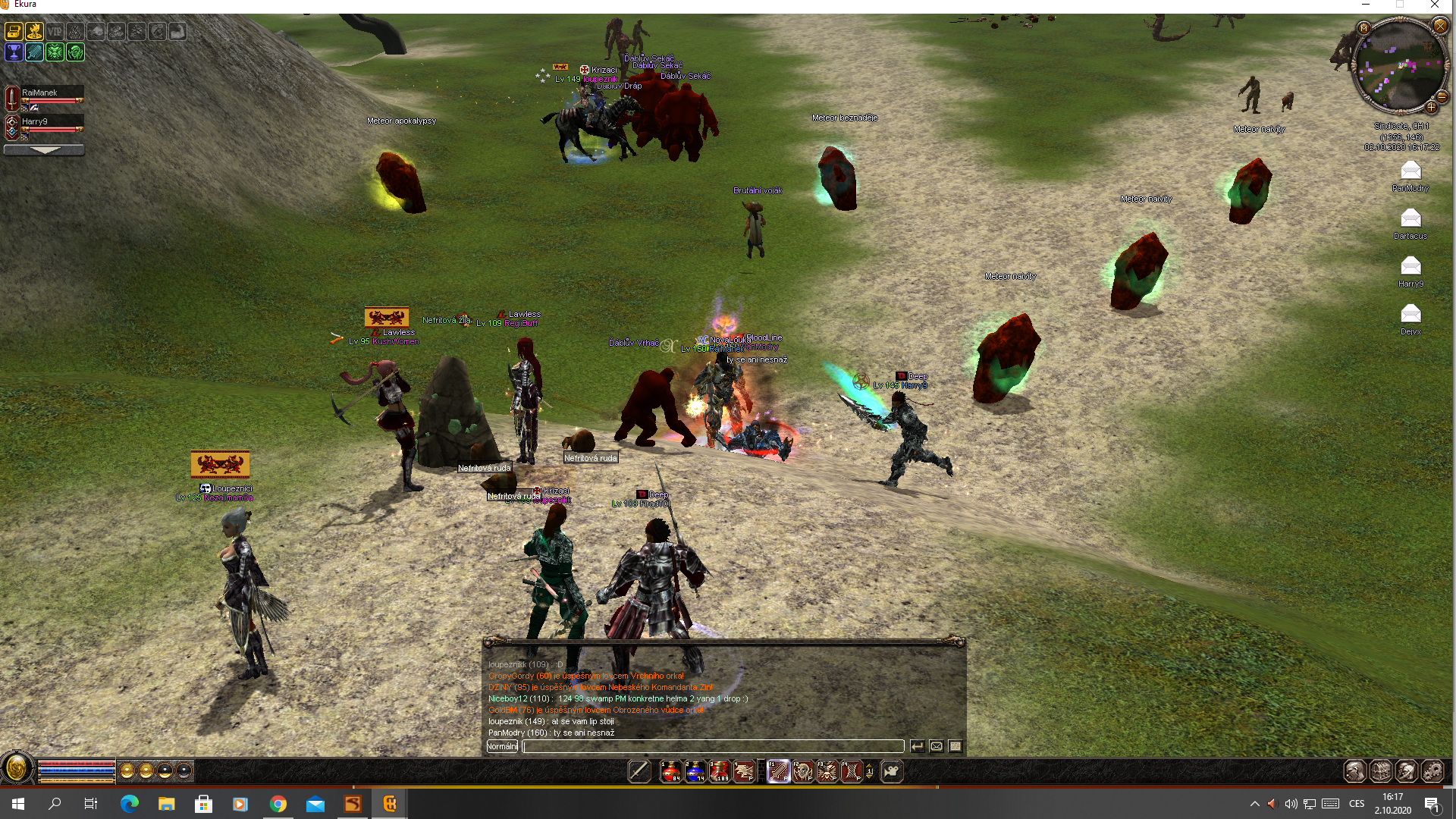Activate the skull skill on F2
Image resolution: width=1456 pixels, height=819 pixels.
pos(802,771)
